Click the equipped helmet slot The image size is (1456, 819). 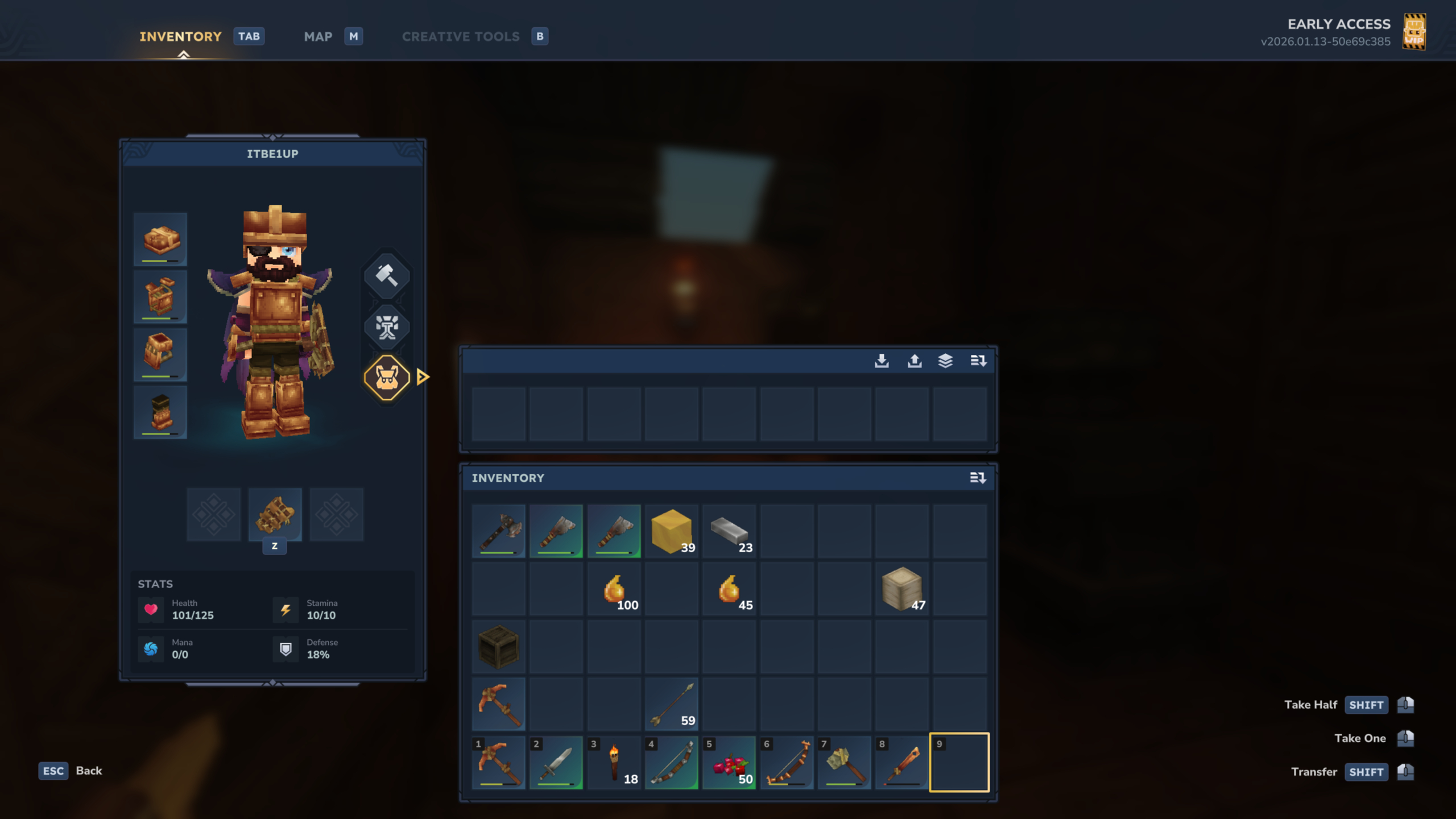[x=160, y=240]
